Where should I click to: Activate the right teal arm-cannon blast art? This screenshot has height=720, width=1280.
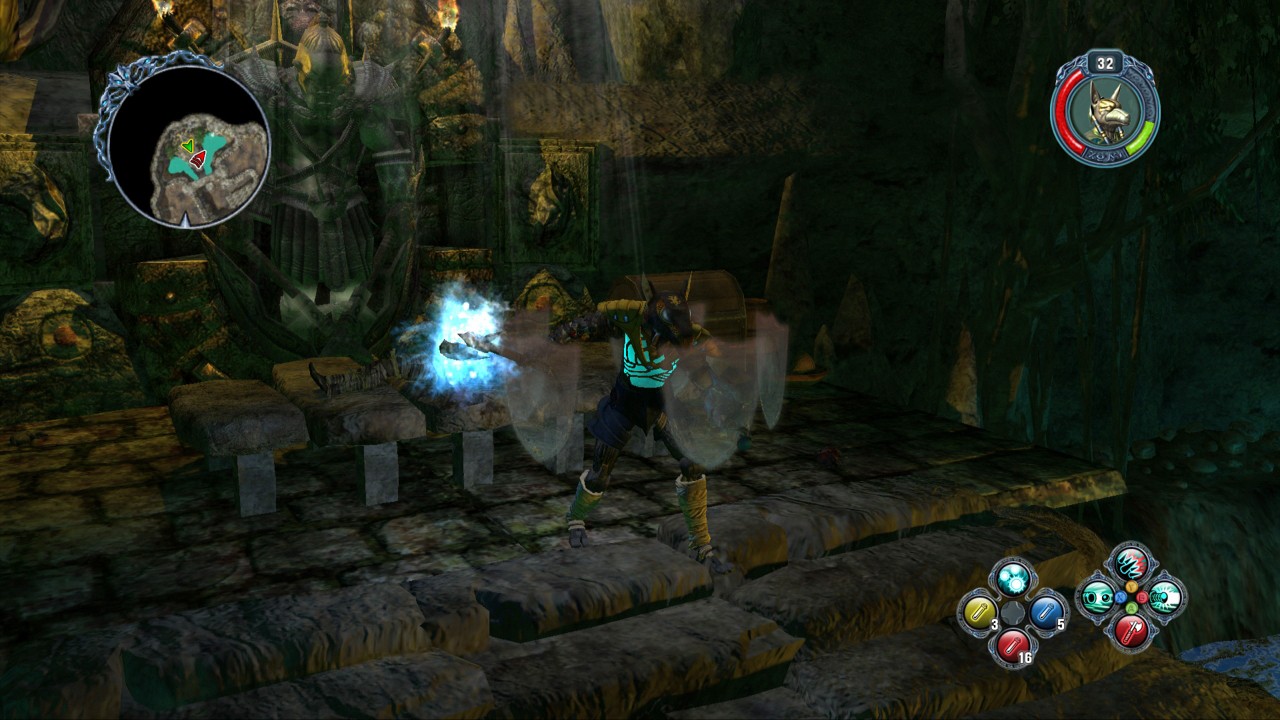[1165, 597]
